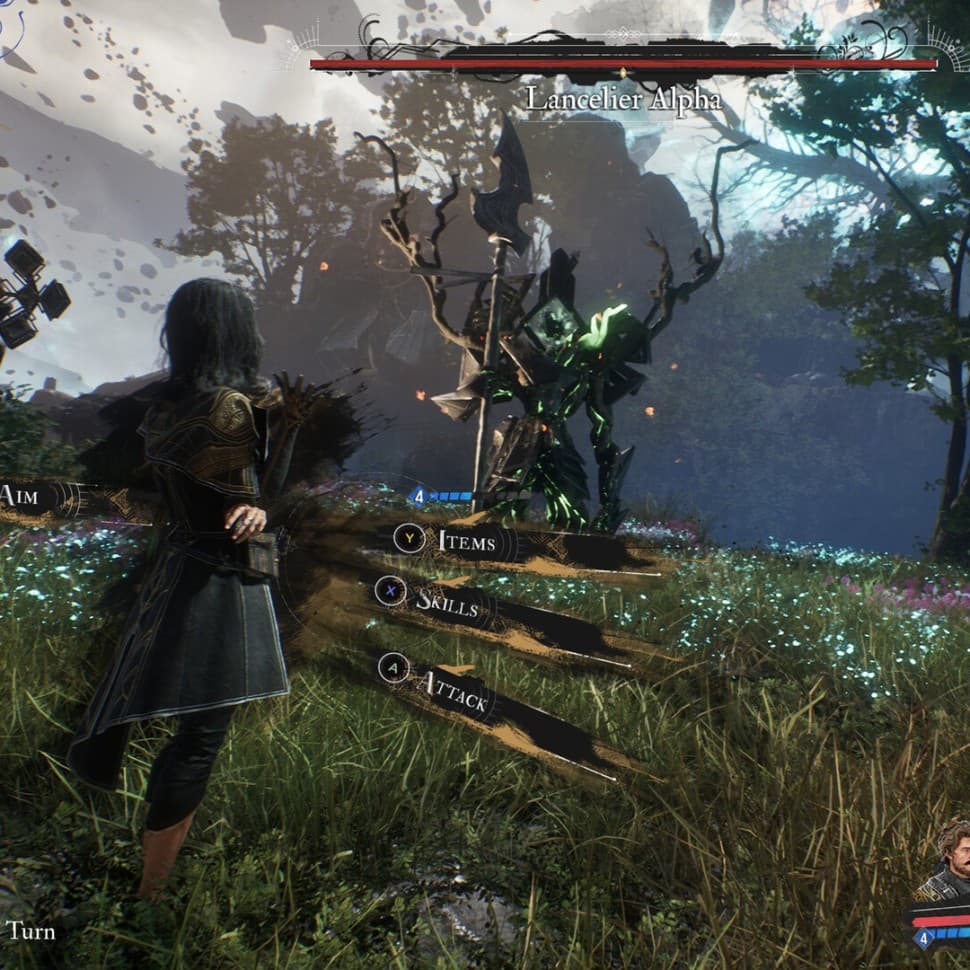Activate the Aim option
970x970 pixels.
point(22,497)
